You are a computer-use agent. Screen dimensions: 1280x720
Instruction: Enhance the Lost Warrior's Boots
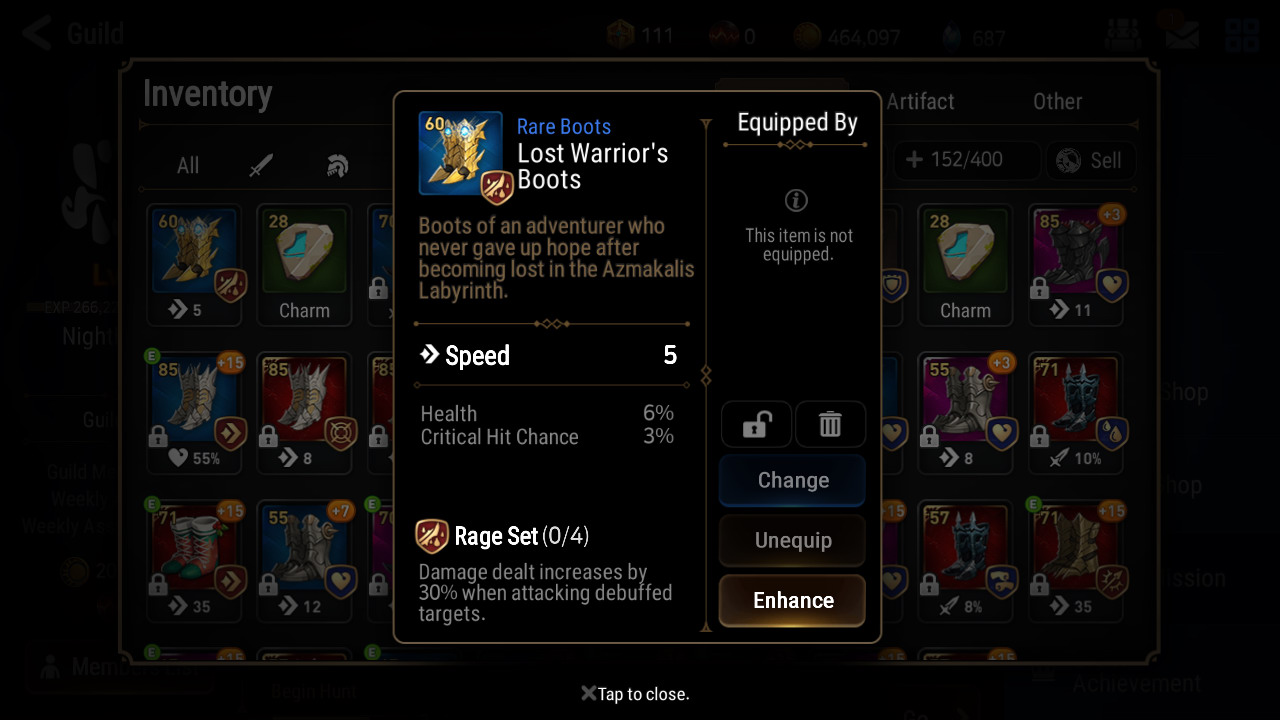(x=792, y=600)
